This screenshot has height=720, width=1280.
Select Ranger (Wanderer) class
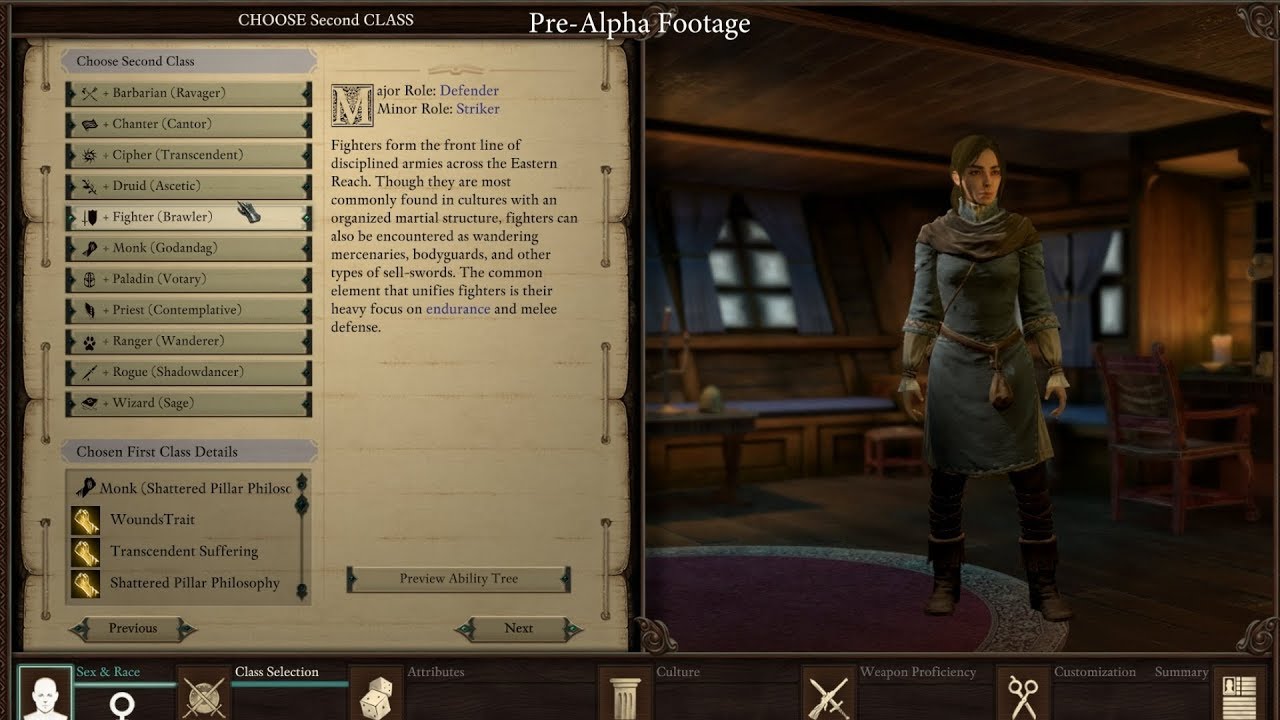click(188, 341)
